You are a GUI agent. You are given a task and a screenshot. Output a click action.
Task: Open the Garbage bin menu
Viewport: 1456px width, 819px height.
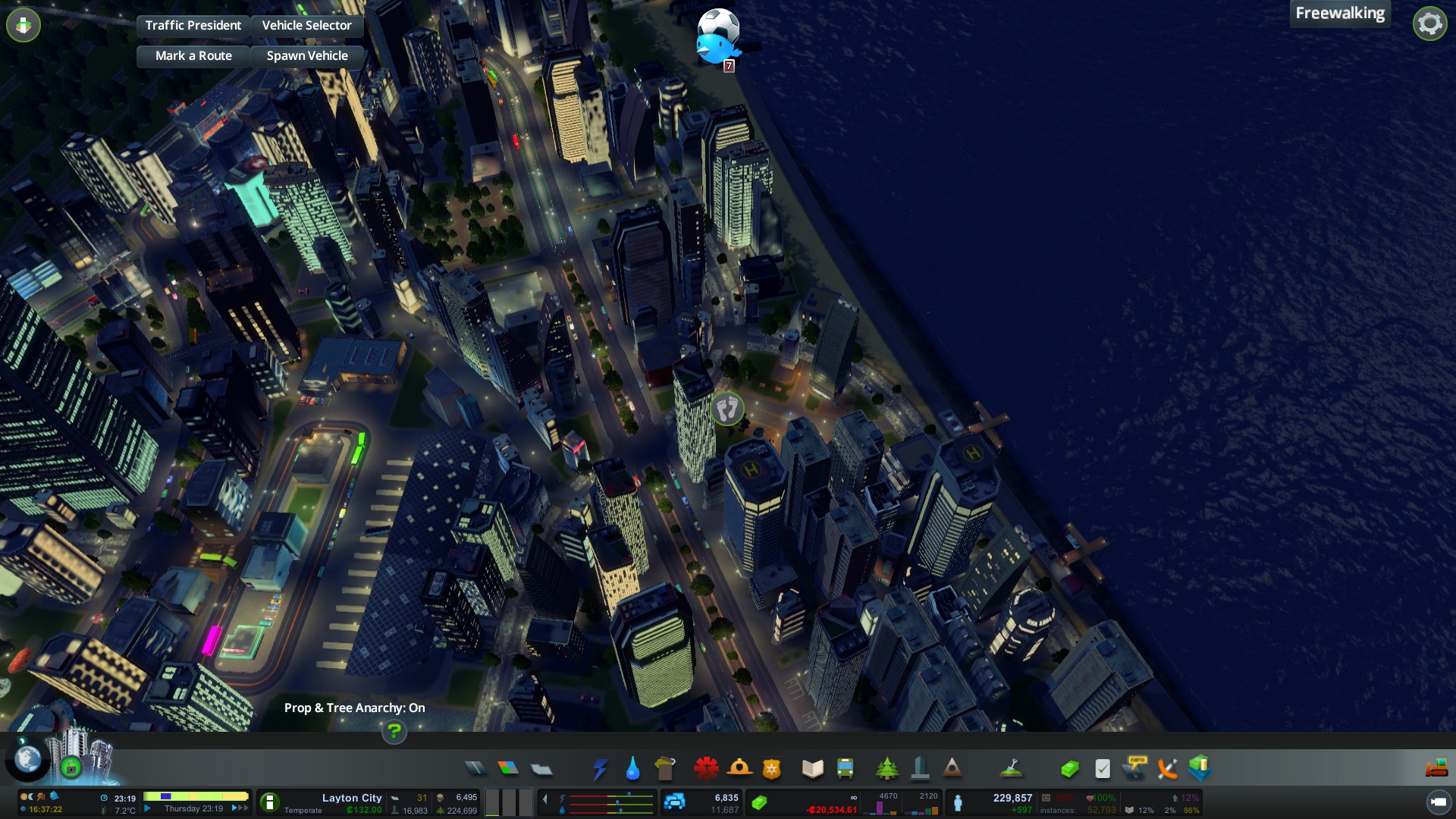665,769
